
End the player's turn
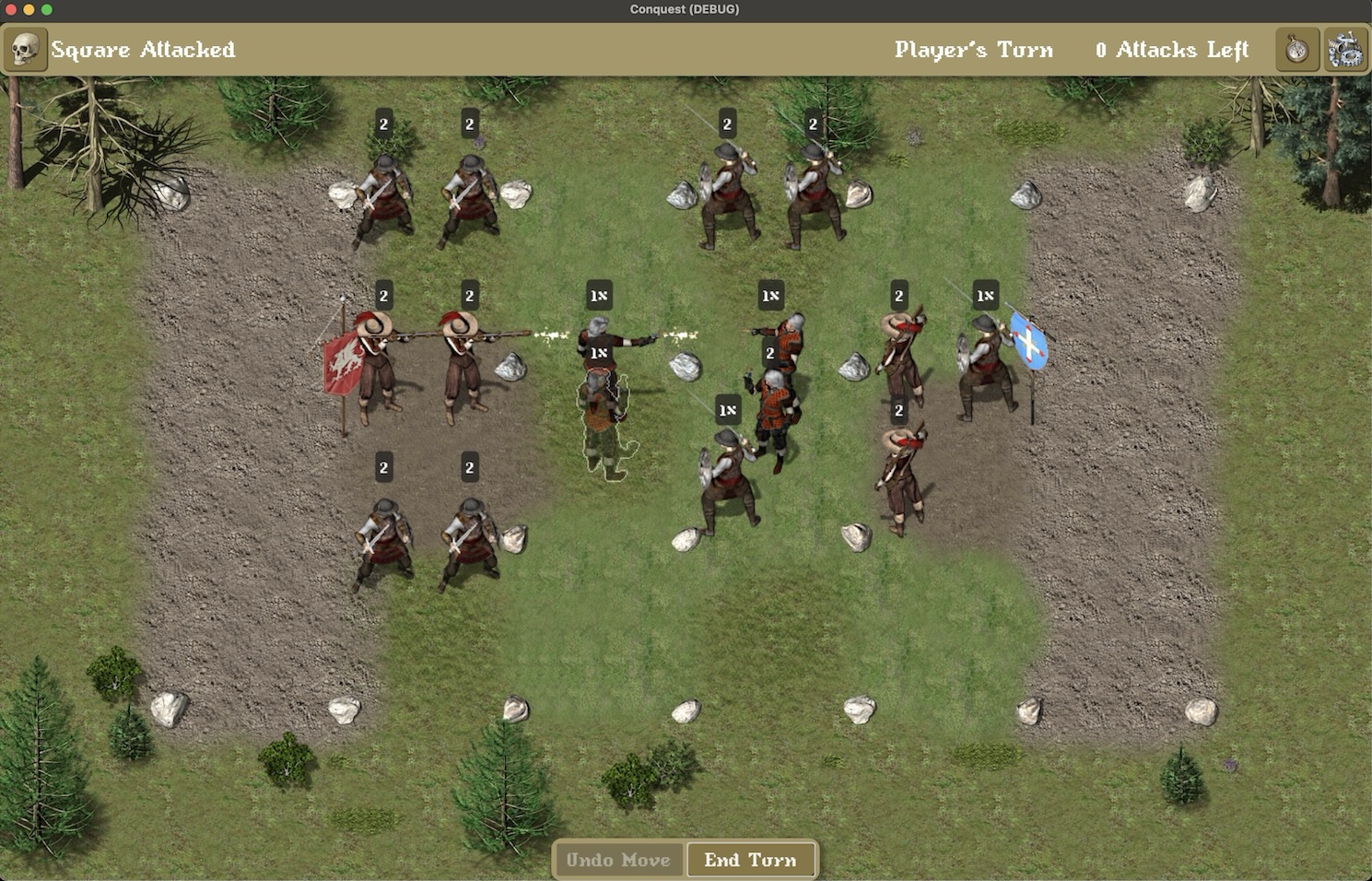click(x=750, y=860)
